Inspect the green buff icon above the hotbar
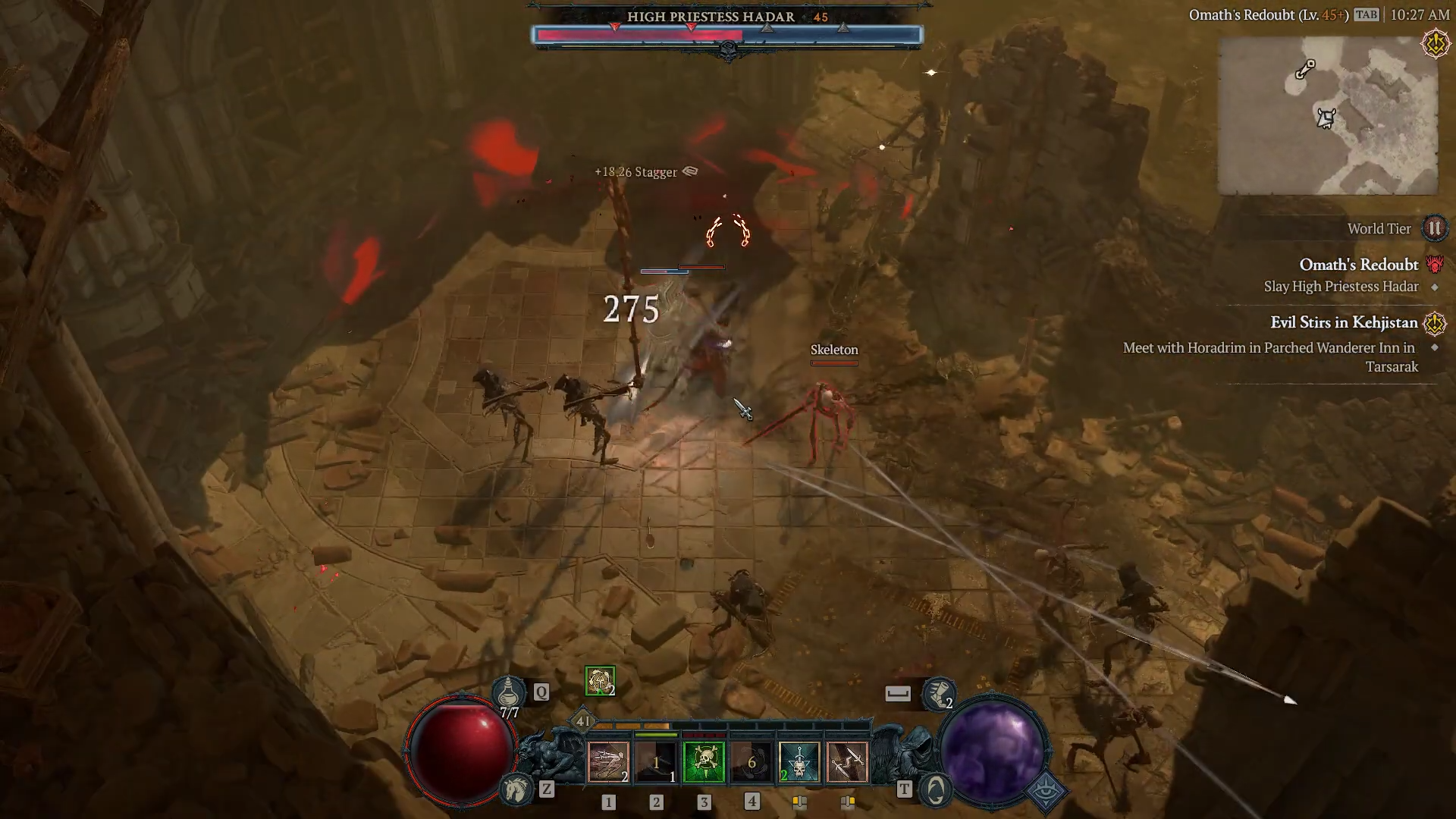Screen dimensions: 1456x819 (600, 681)
